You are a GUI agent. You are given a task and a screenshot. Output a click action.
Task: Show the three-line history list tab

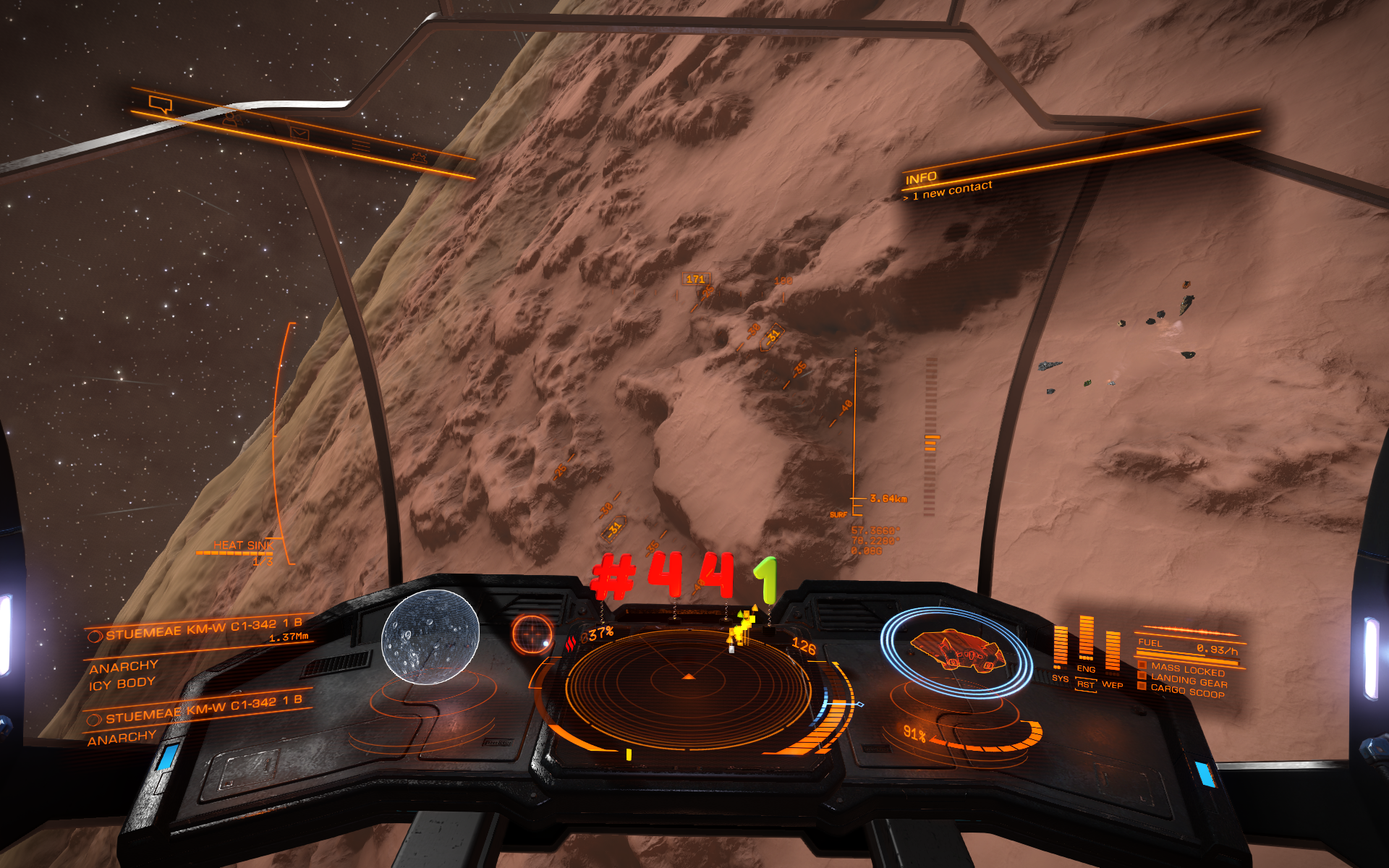(361, 145)
